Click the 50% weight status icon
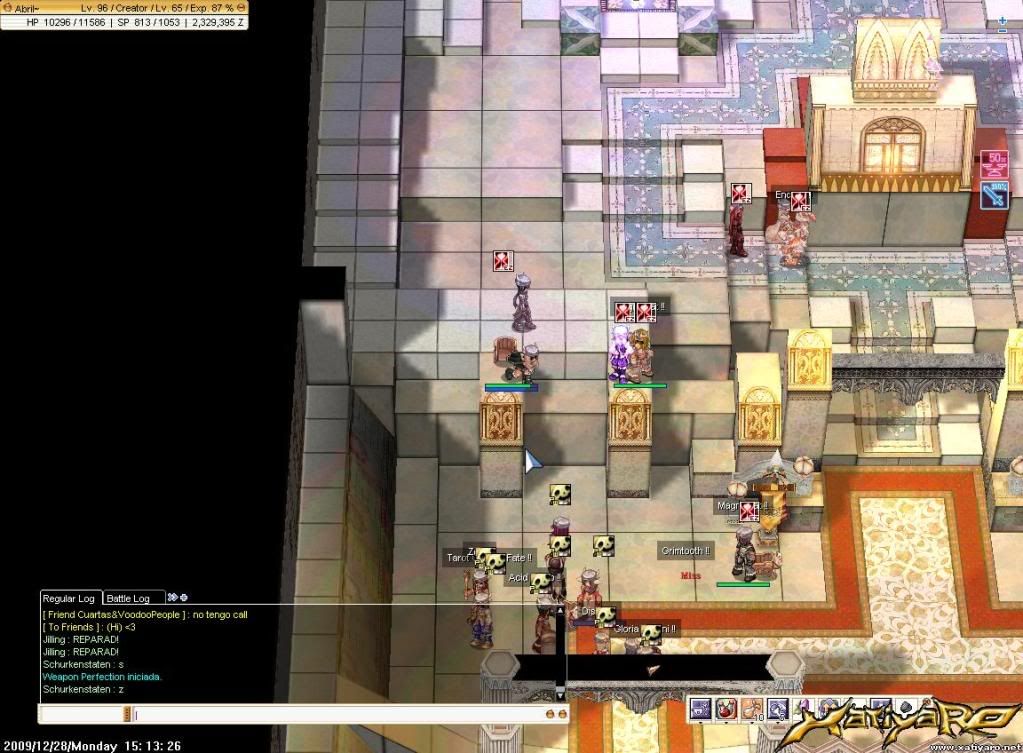 pos(995,162)
